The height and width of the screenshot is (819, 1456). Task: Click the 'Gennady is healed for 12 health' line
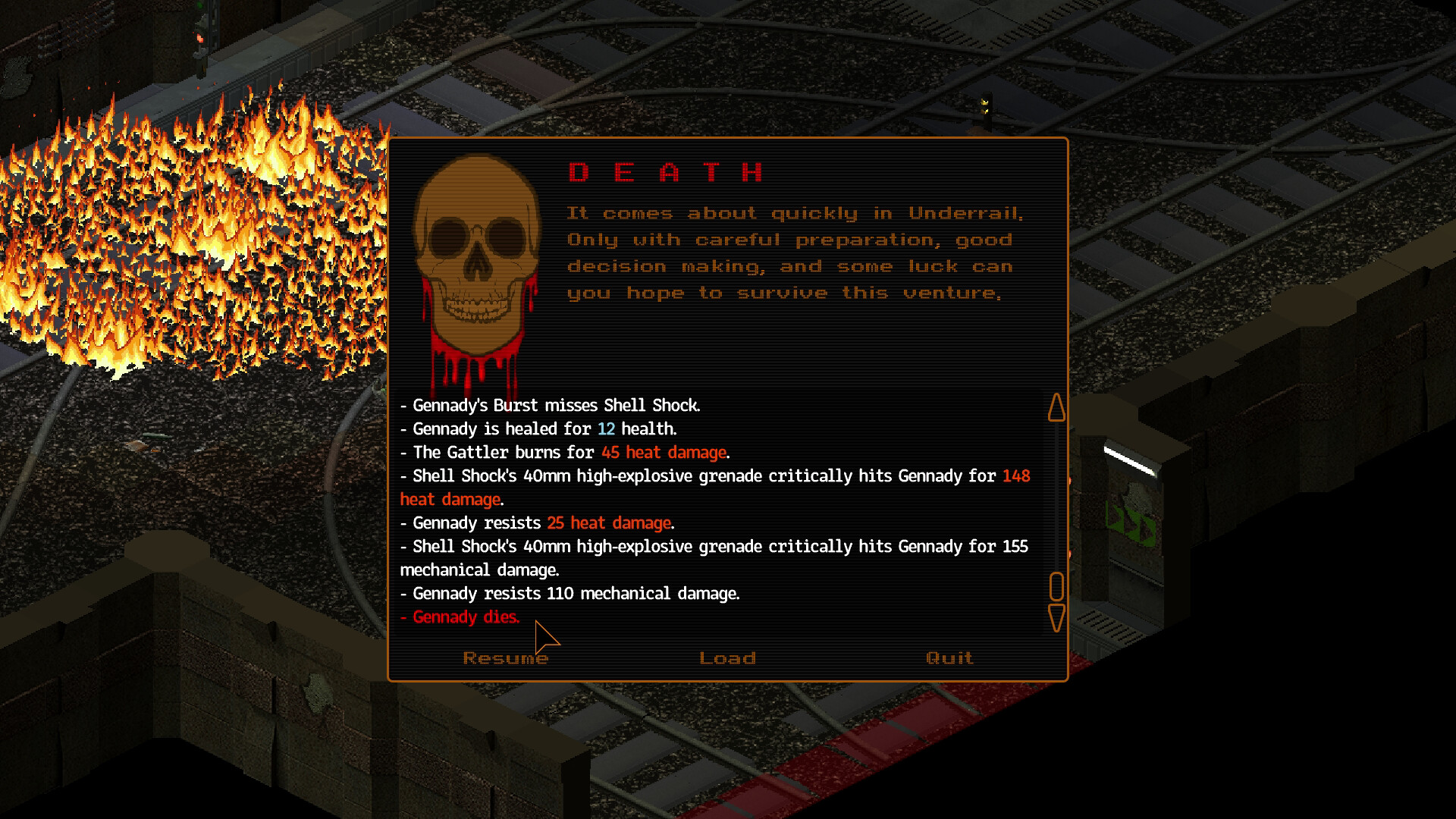click(538, 428)
